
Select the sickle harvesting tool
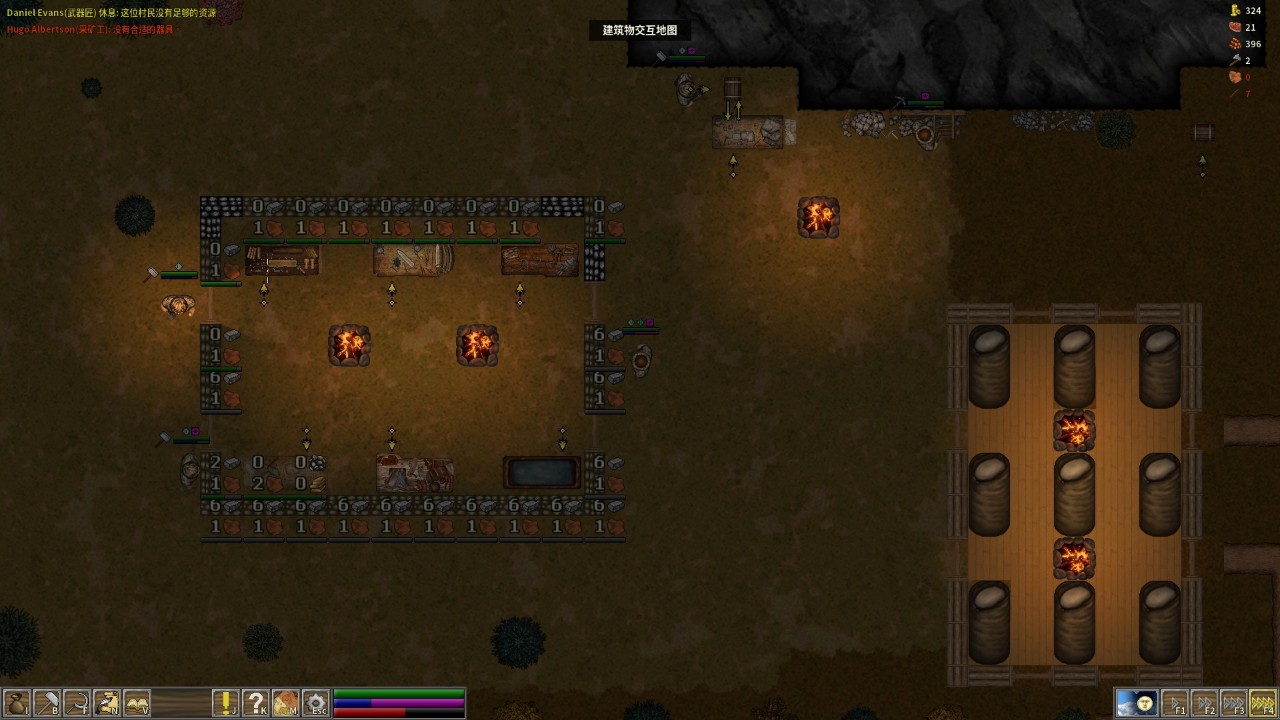77,701
